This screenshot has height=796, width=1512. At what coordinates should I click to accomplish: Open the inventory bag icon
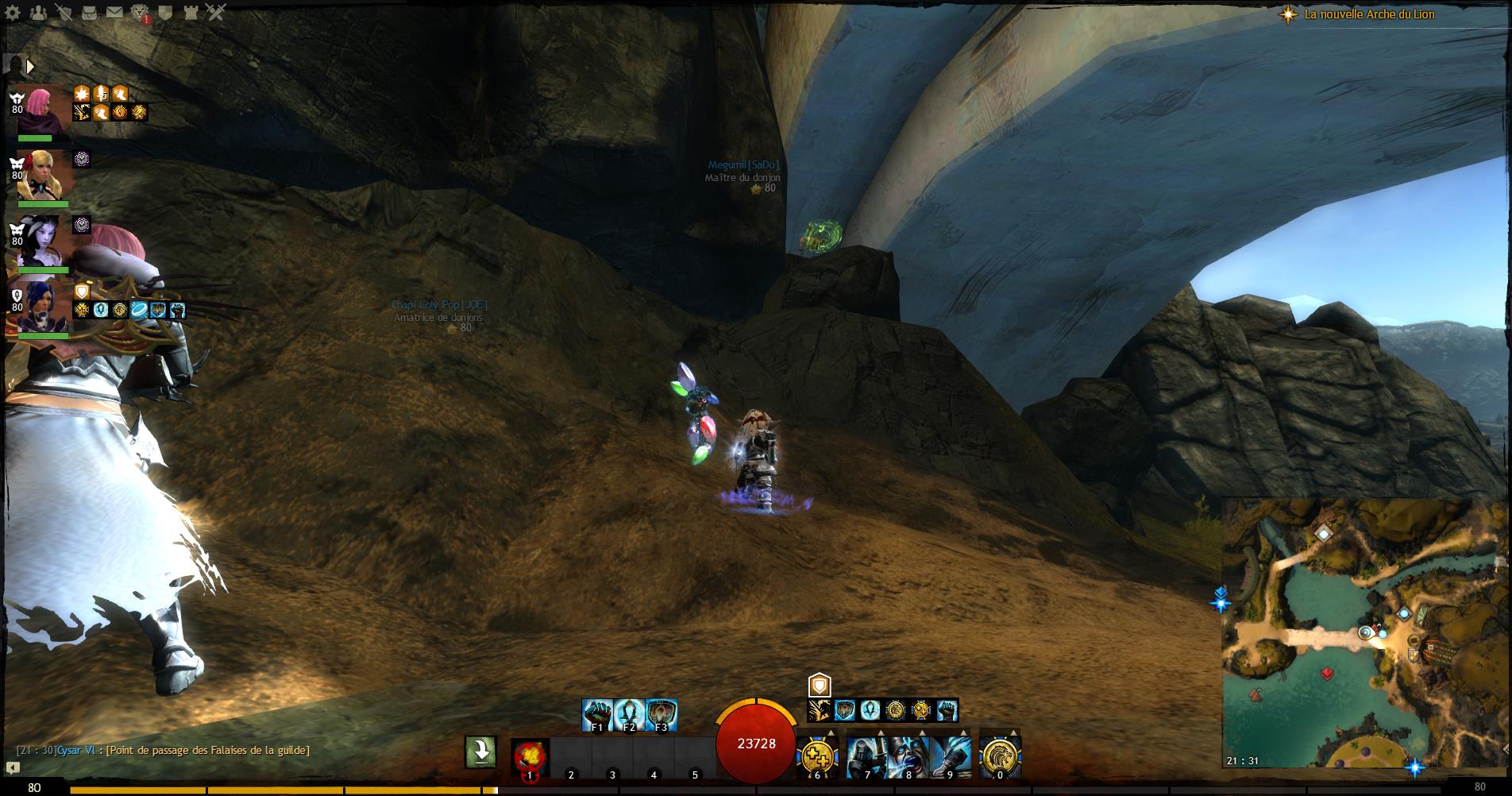click(x=89, y=12)
